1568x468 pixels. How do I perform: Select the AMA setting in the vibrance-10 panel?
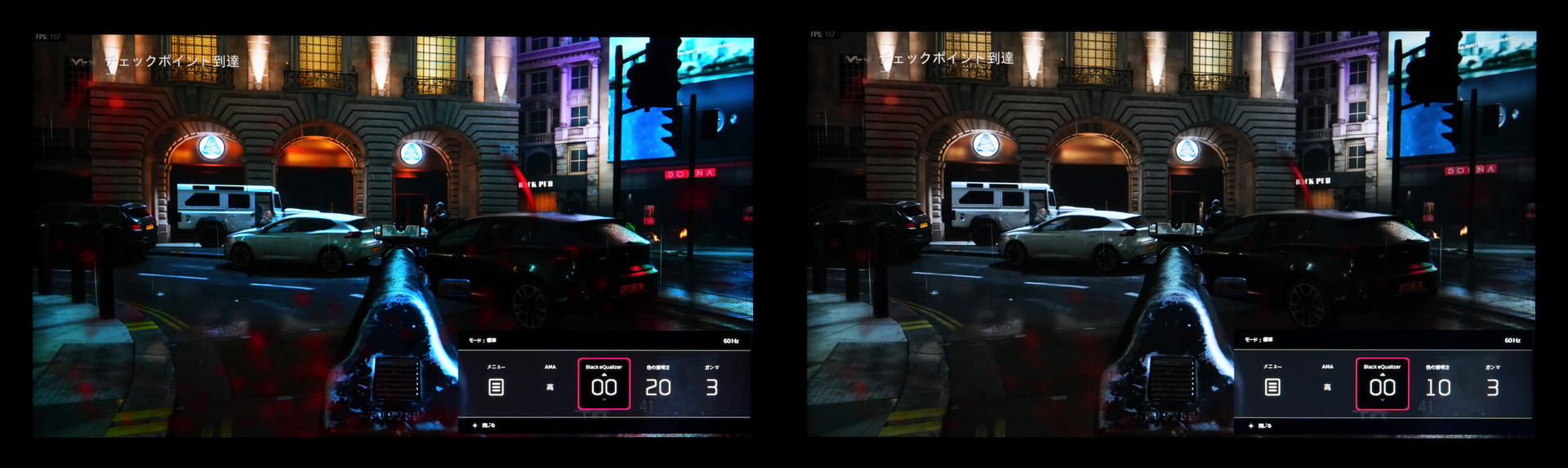(1327, 386)
